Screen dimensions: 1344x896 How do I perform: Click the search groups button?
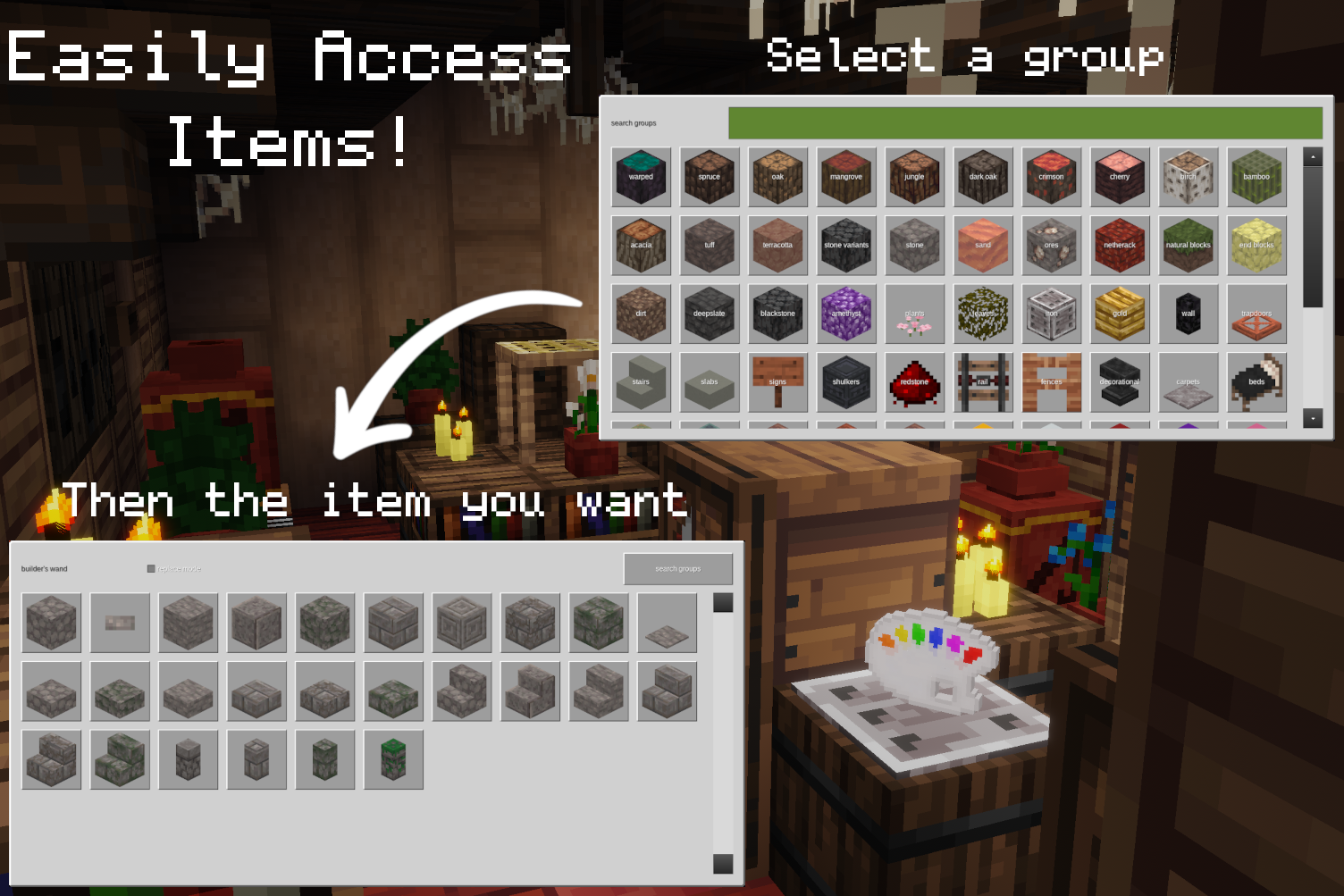click(x=677, y=568)
